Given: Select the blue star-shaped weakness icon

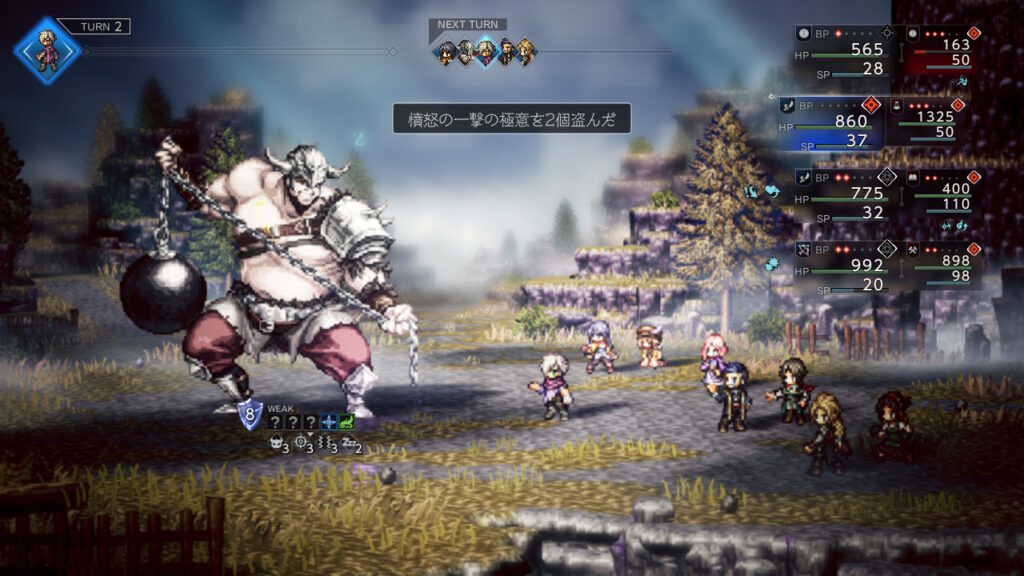Looking at the screenshot, I should (328, 422).
